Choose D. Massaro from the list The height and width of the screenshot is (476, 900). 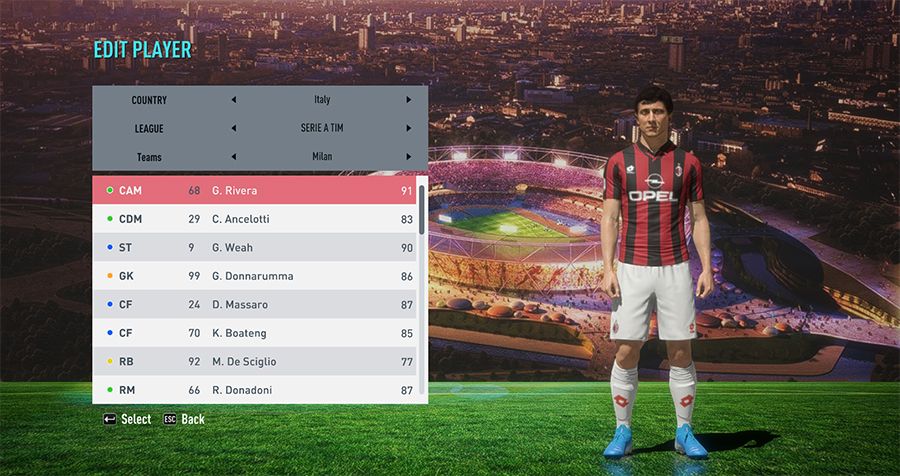coord(254,304)
